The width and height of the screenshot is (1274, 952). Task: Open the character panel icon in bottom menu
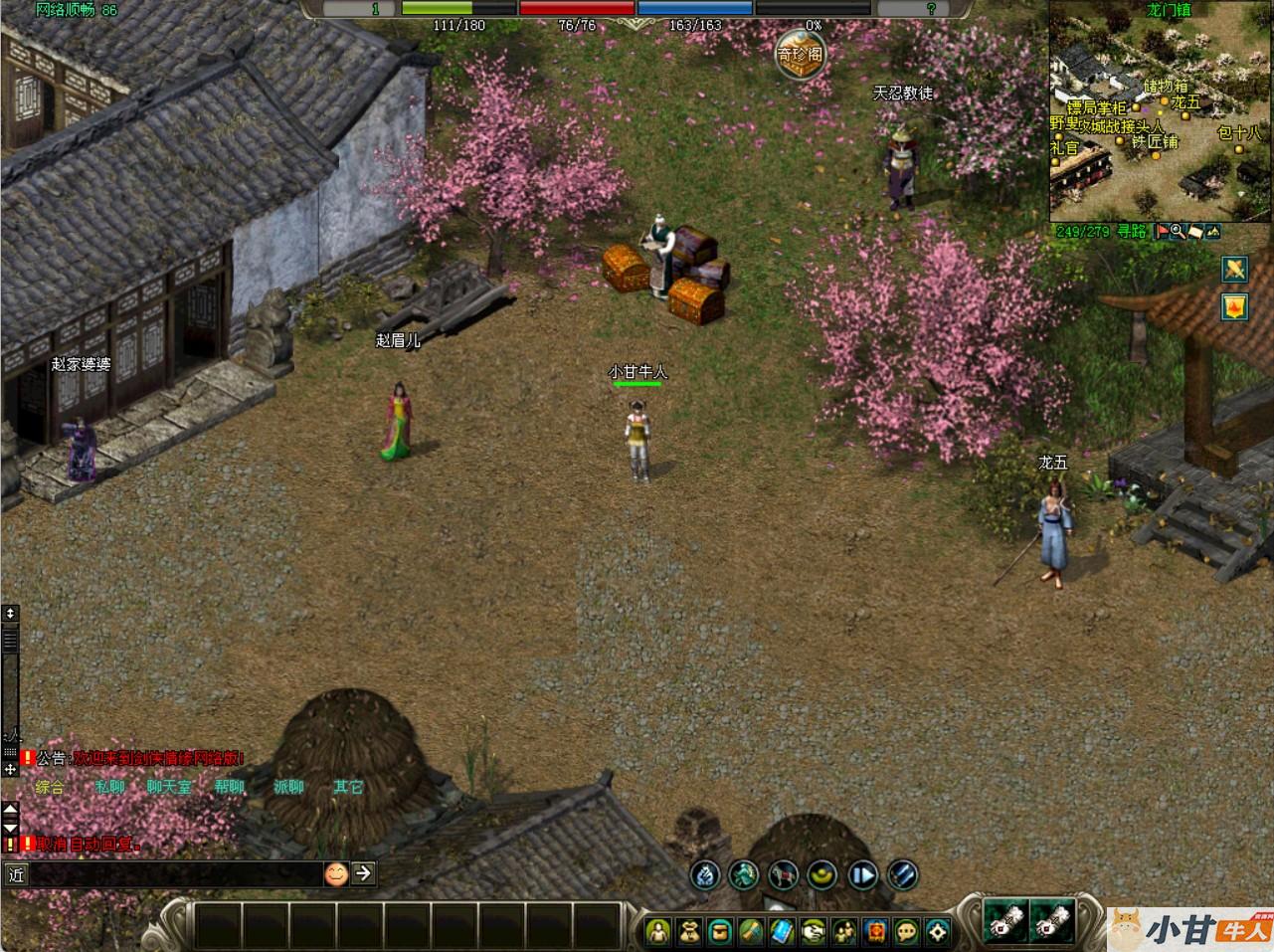click(x=657, y=932)
